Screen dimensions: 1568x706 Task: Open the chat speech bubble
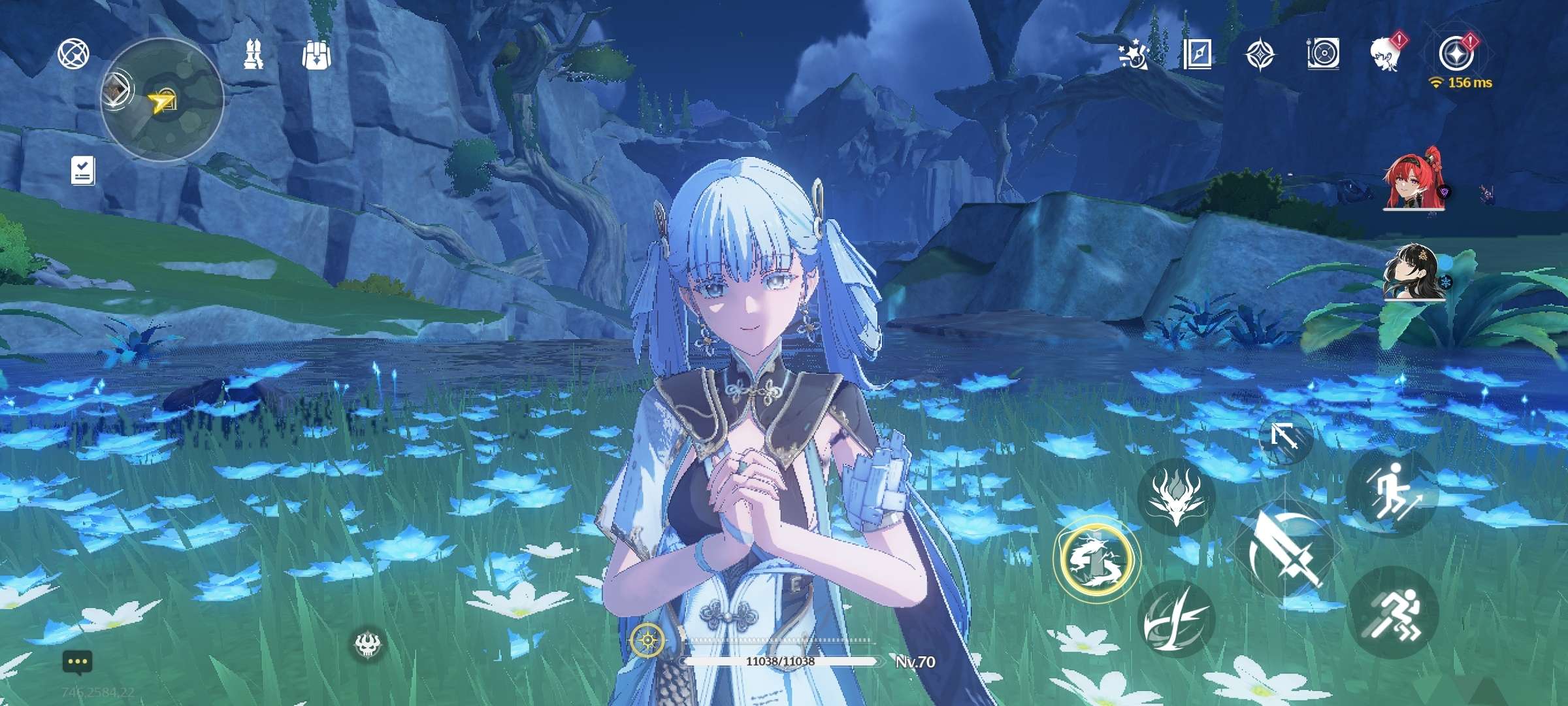tap(78, 662)
